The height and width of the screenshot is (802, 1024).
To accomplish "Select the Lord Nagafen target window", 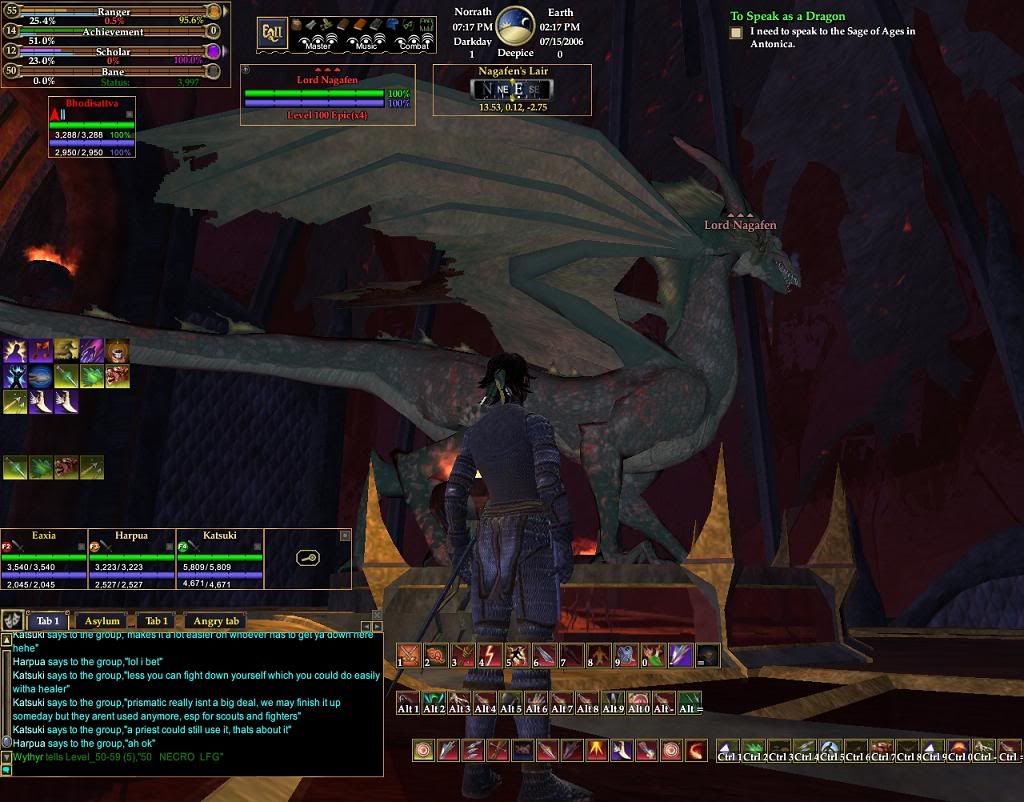I will [327, 96].
